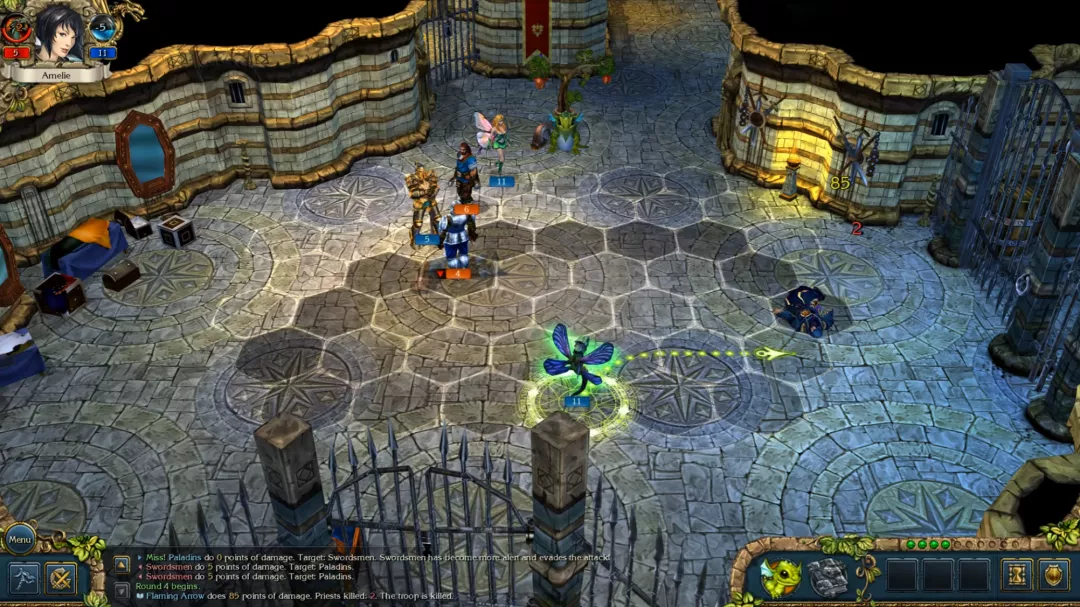Image resolution: width=1080 pixels, height=607 pixels.
Task: Toggle the crossed swords auto-combat button
Action: point(61,578)
